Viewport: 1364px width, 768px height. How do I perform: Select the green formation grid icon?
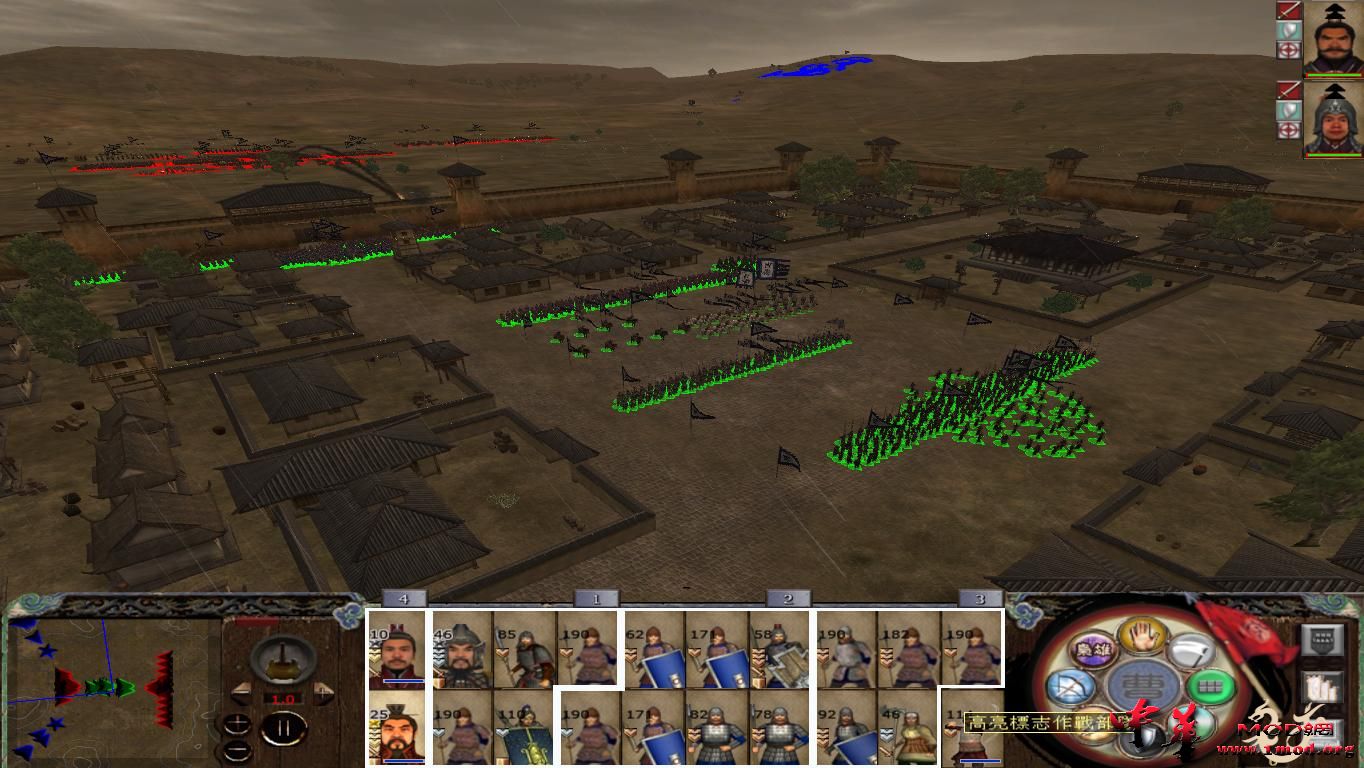click(x=1208, y=687)
